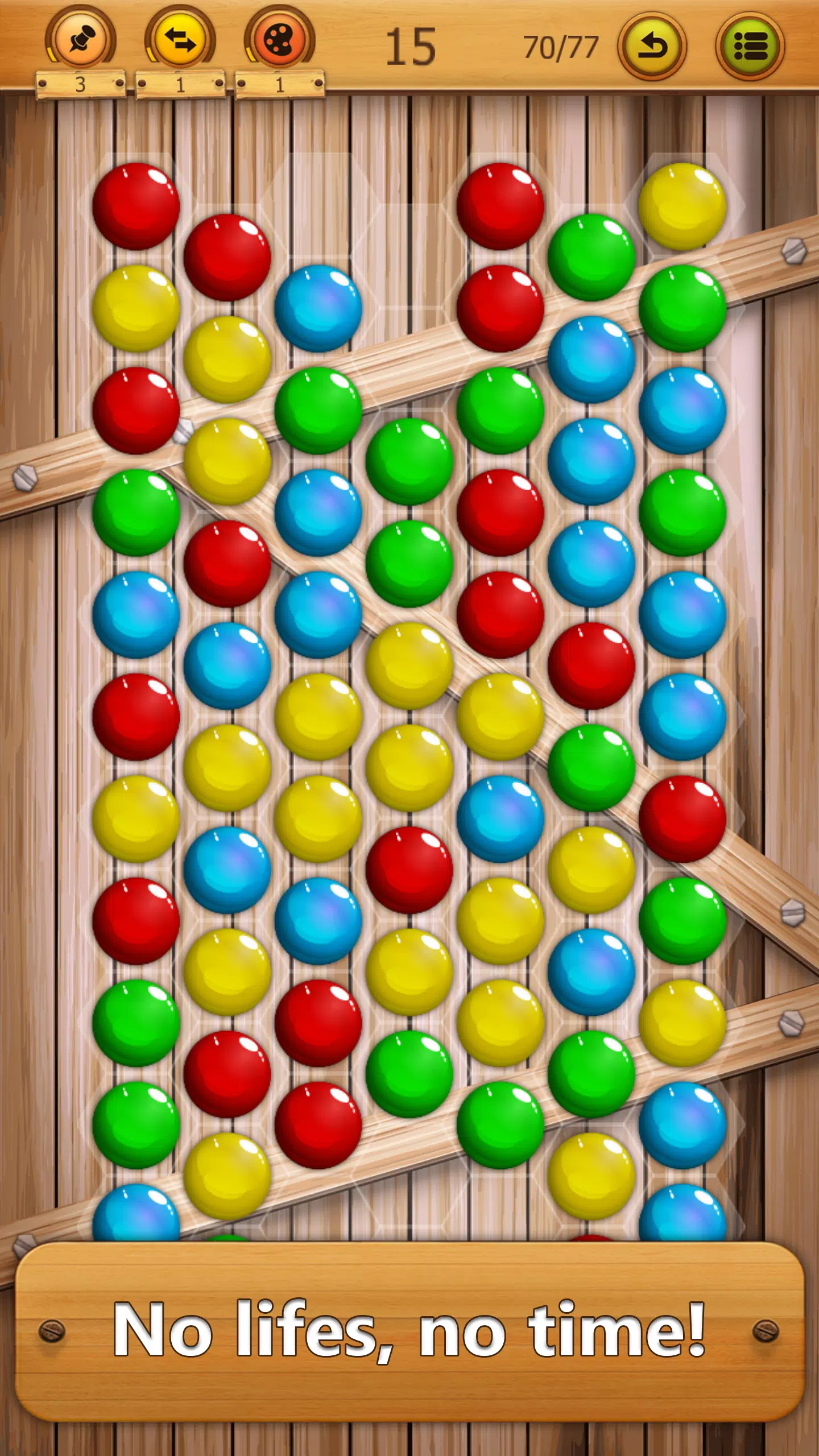Open the paint palette color booster
Image resolution: width=819 pixels, height=1456 pixels.
(279, 40)
